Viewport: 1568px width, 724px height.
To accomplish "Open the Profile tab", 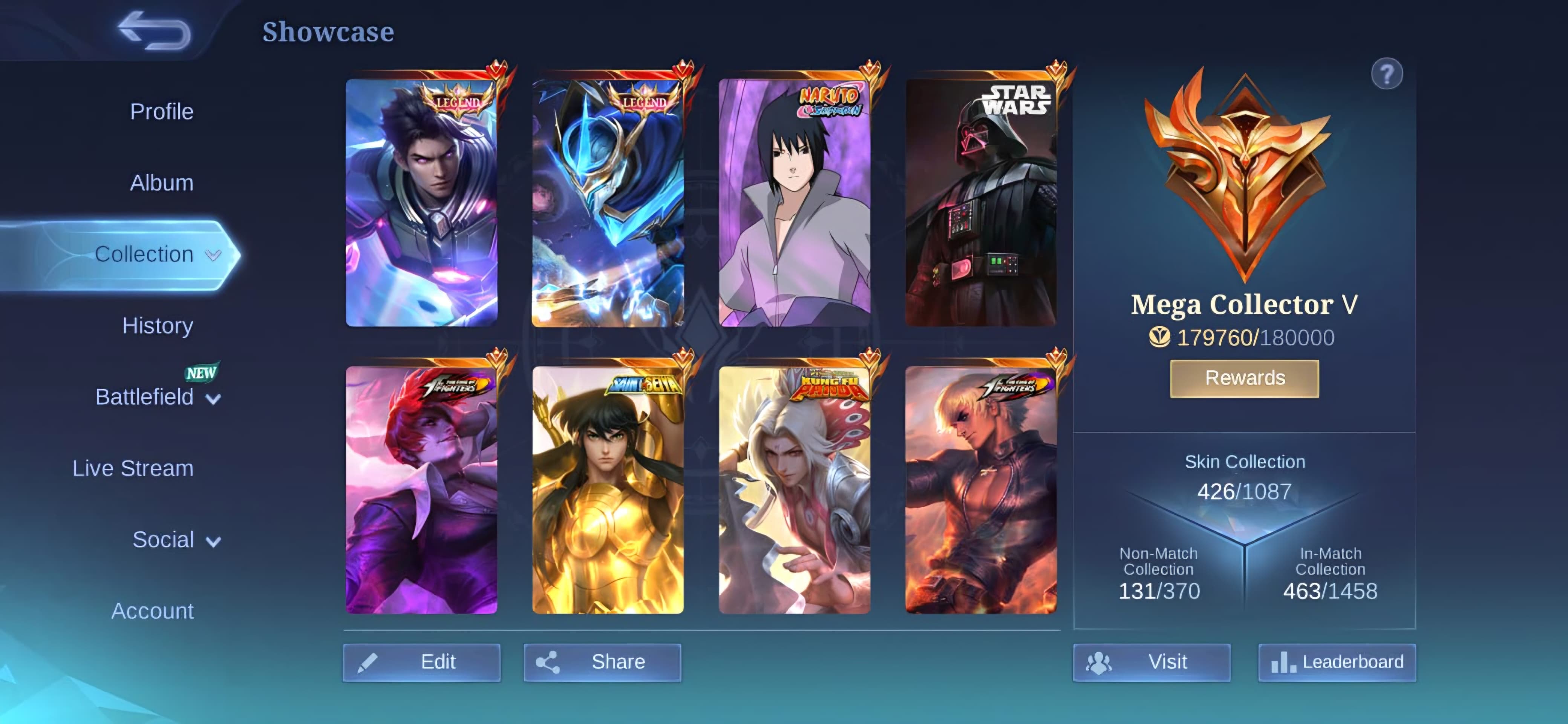I will pos(161,112).
